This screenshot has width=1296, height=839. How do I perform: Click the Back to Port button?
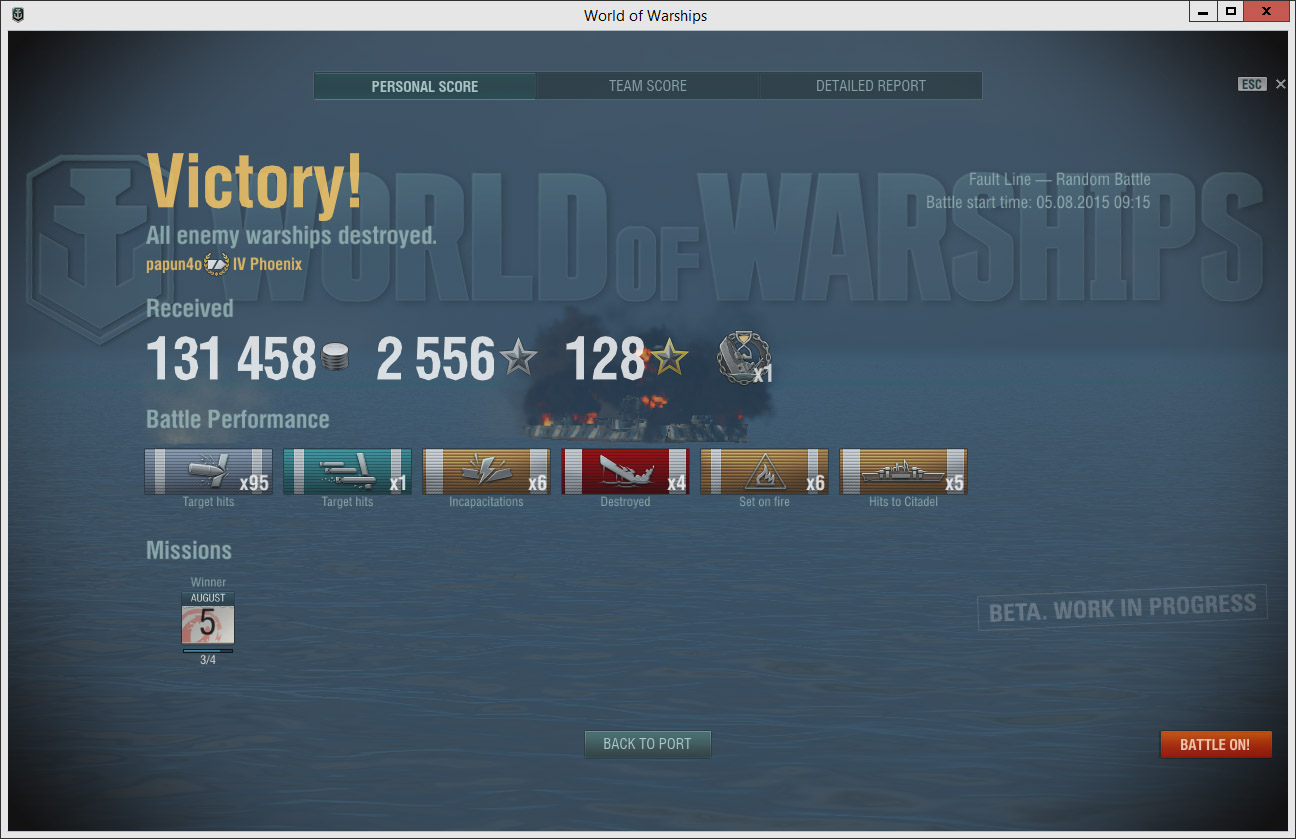[647, 744]
